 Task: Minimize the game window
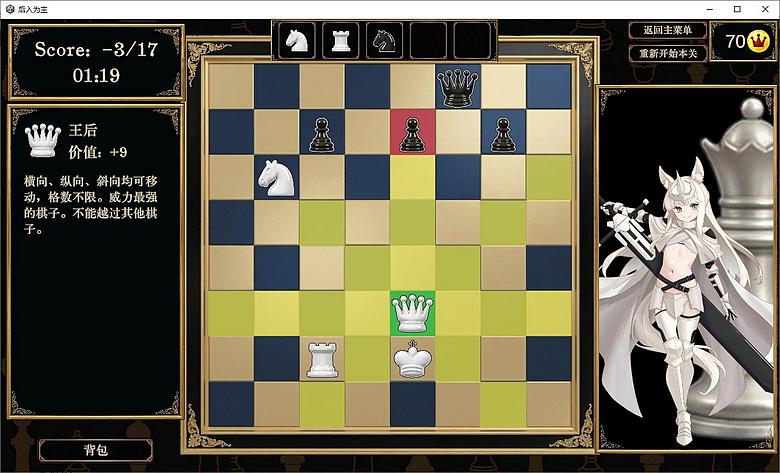pos(708,8)
